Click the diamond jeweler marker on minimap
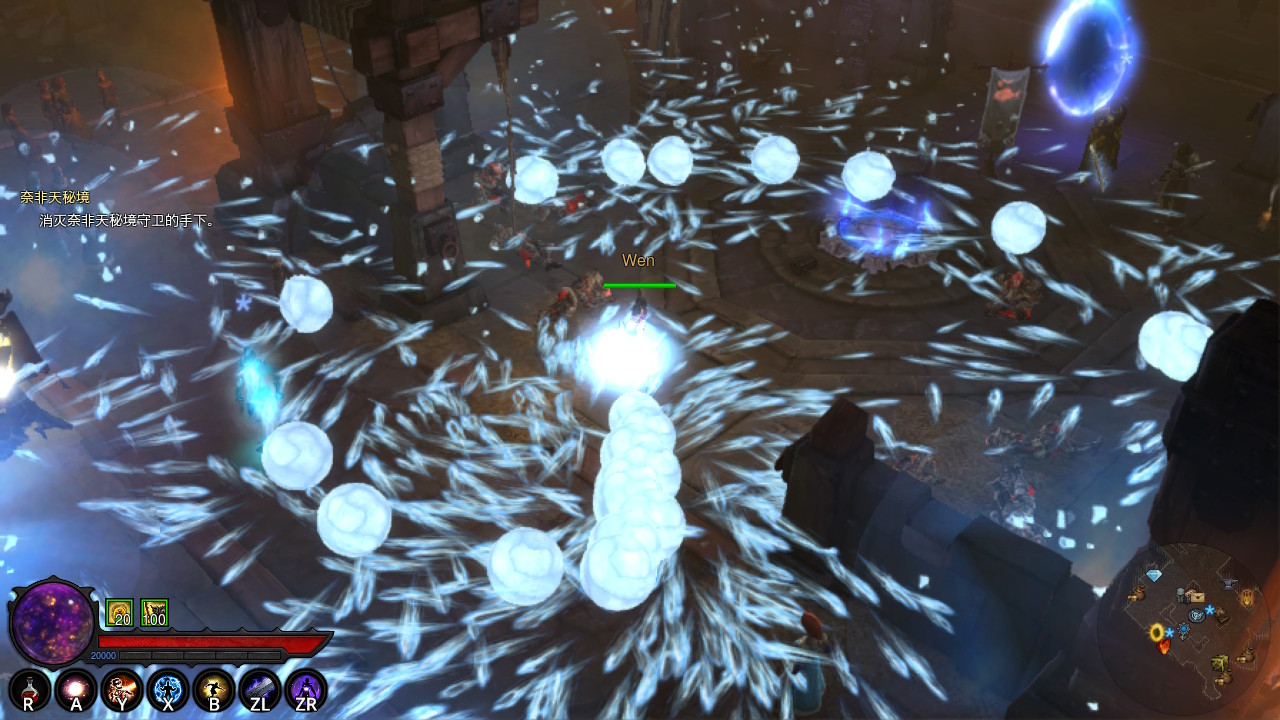 pyautogui.click(x=1155, y=576)
